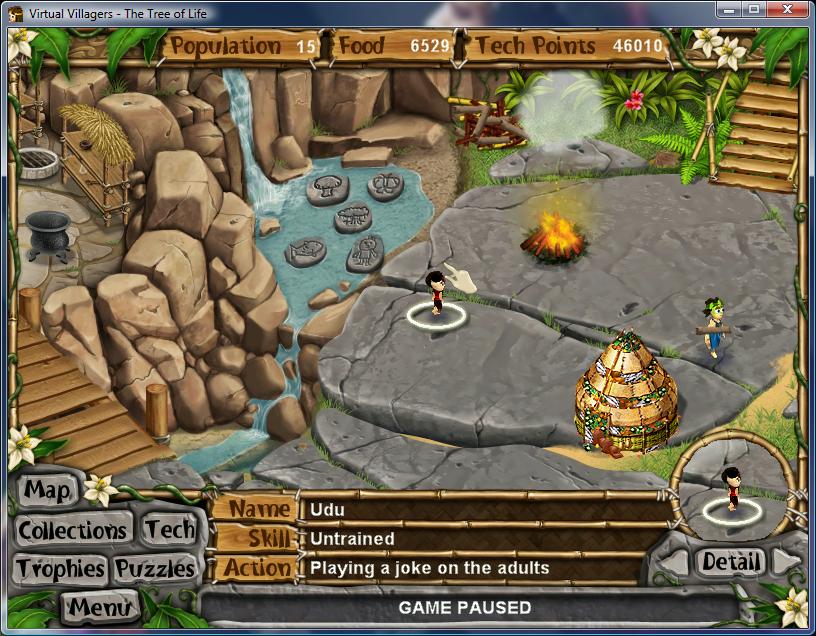This screenshot has height=636, width=816.
Task: Select the next villager with right arrow
Action: (x=786, y=562)
